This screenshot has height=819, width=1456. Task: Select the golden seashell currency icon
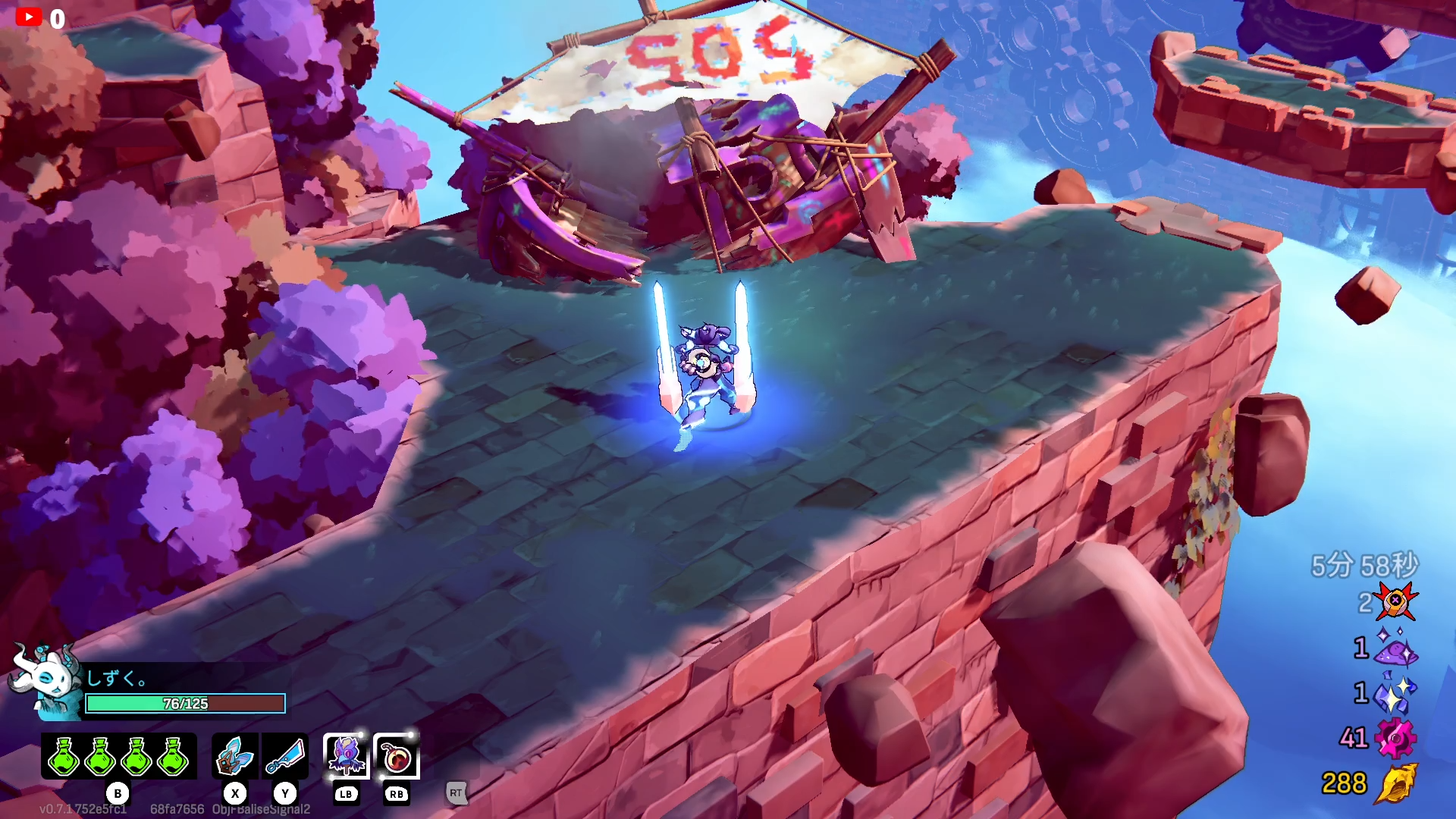coord(1395,783)
